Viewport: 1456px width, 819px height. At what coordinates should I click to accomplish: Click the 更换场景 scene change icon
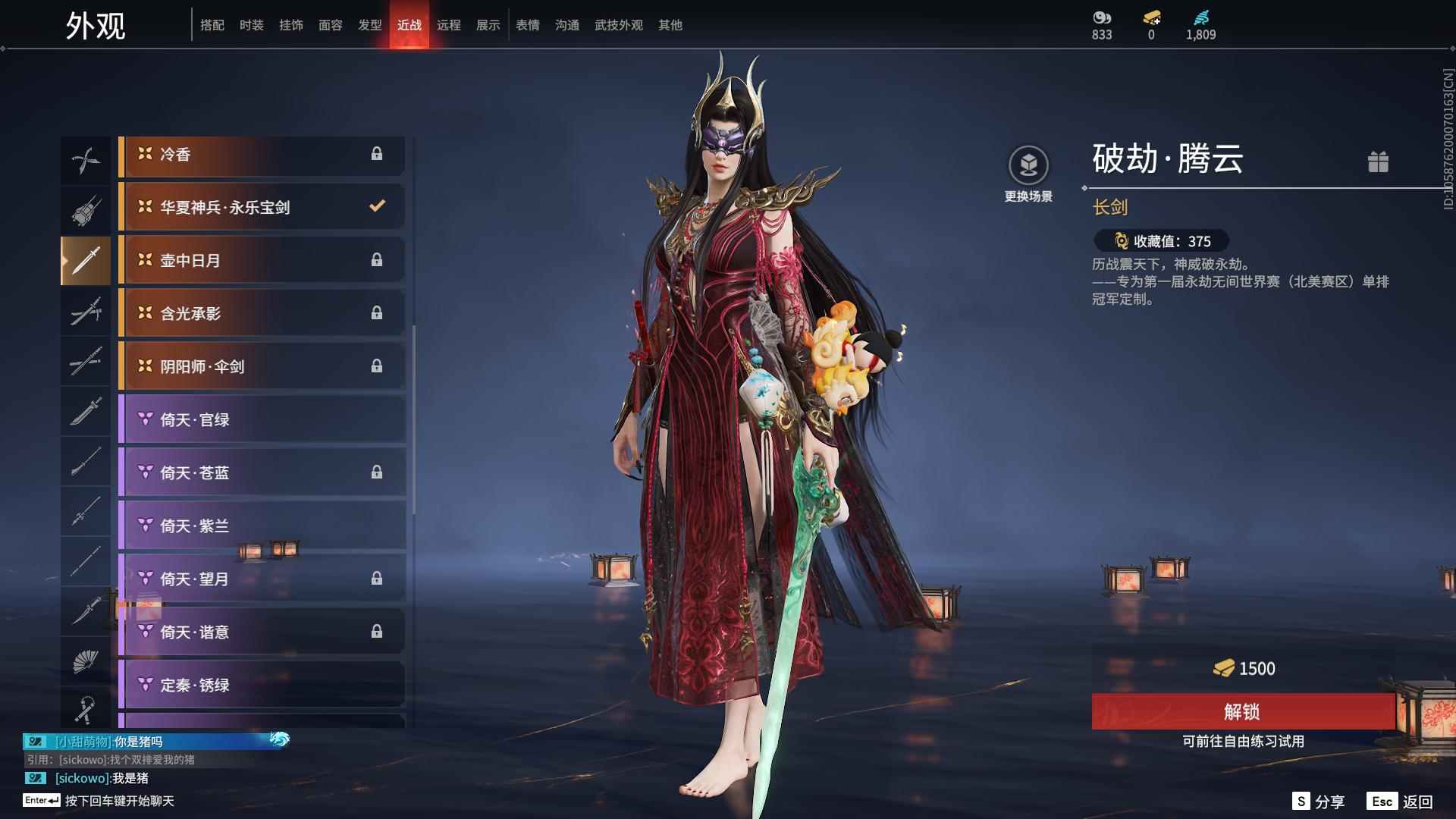(x=1029, y=163)
